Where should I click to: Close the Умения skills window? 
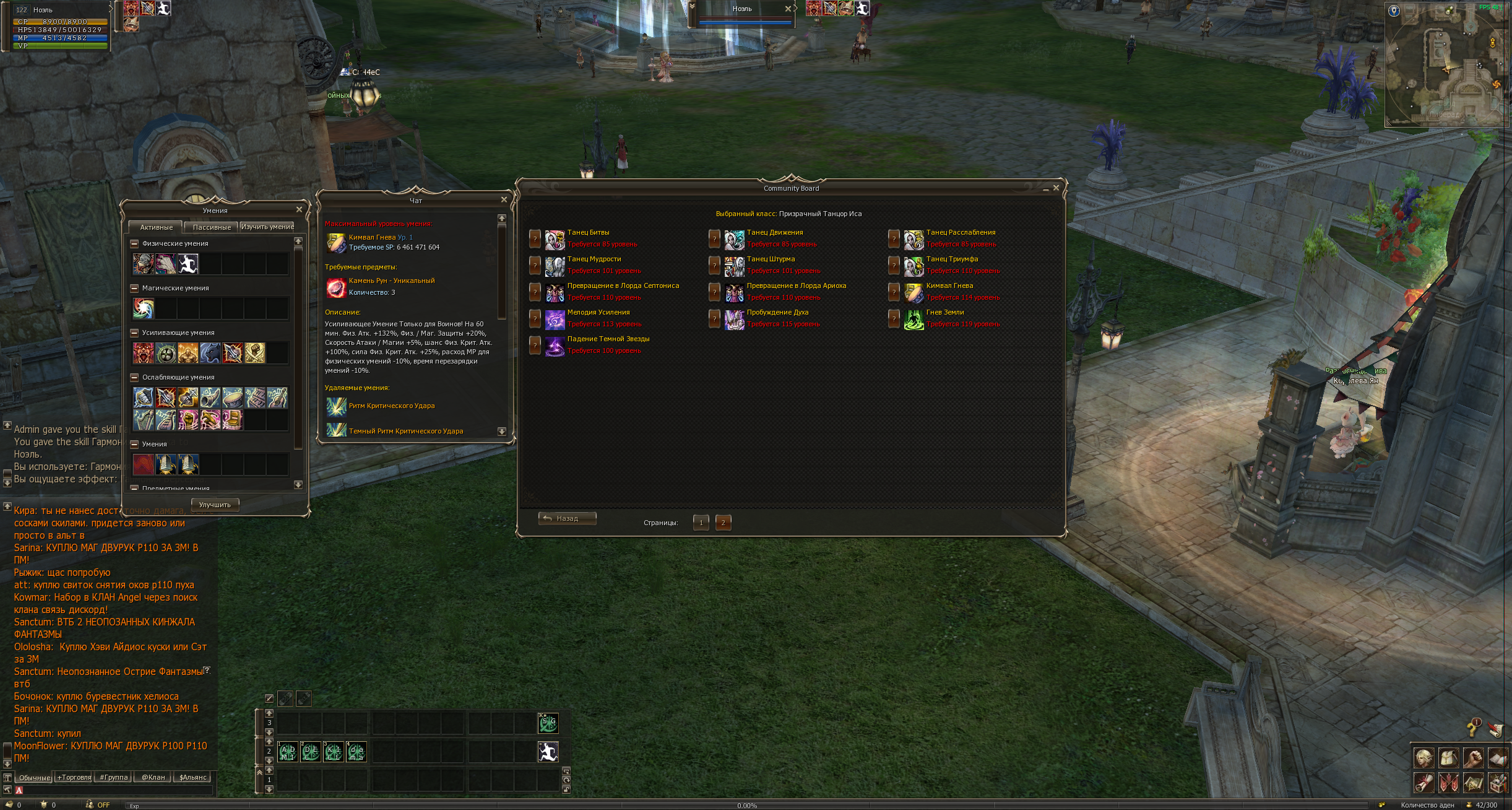pos(299,210)
